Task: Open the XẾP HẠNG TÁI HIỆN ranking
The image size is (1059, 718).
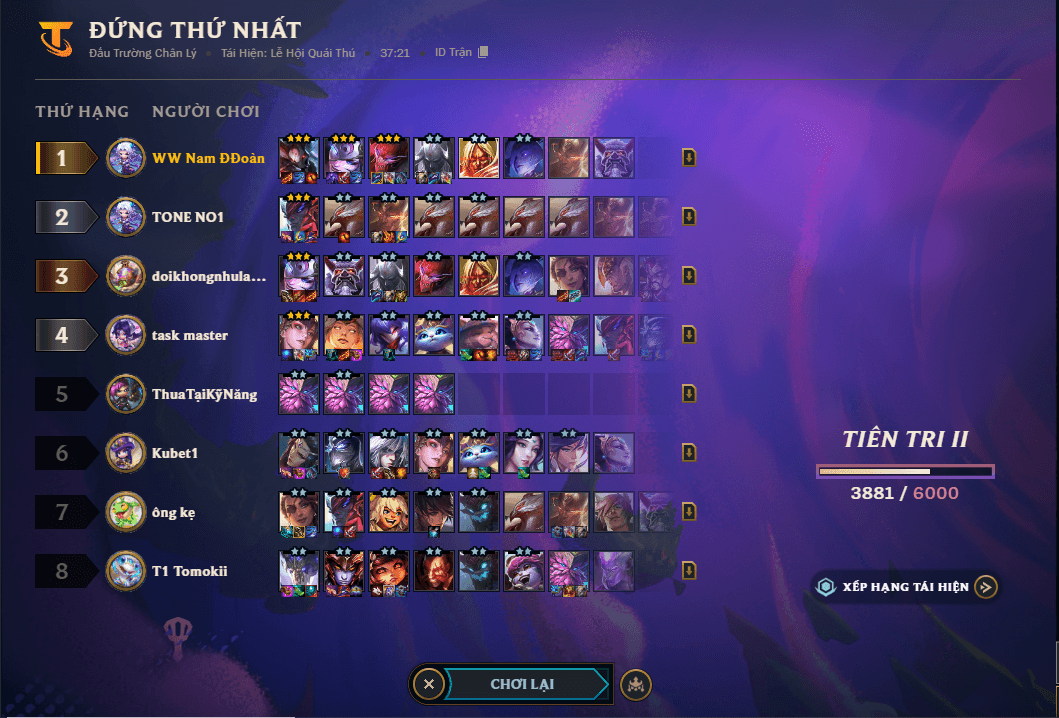Action: pyautogui.click(x=906, y=587)
